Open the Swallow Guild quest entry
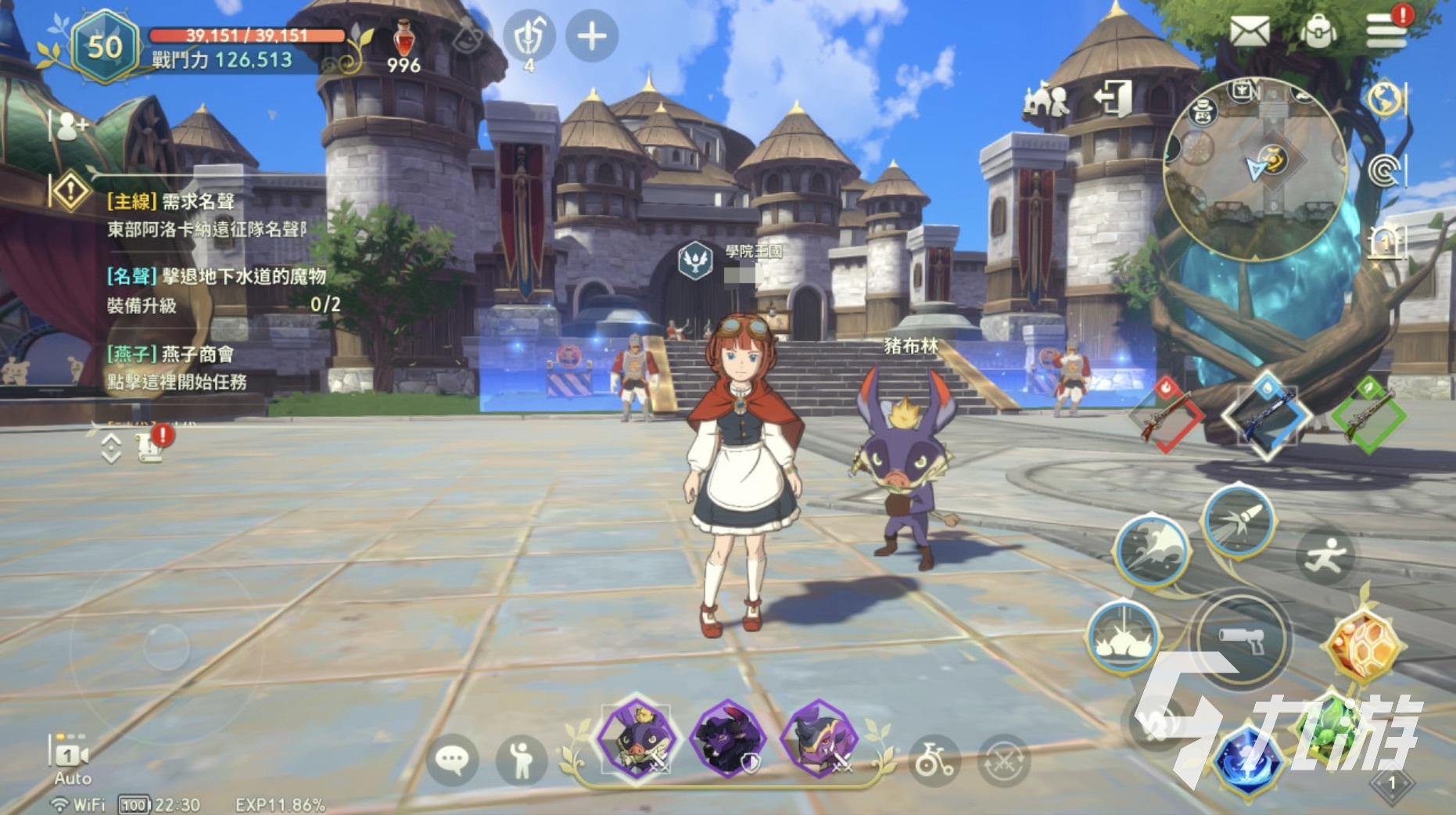Screen dimensions: 1456x815 click(x=178, y=368)
